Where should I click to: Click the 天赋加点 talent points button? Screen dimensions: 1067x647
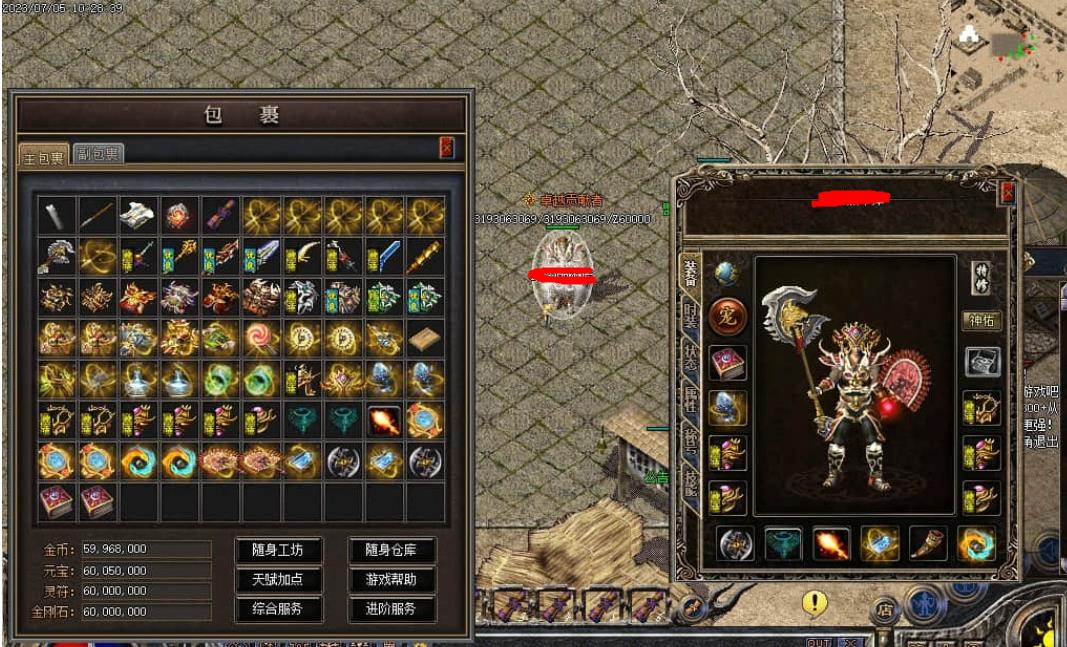[x=279, y=579]
